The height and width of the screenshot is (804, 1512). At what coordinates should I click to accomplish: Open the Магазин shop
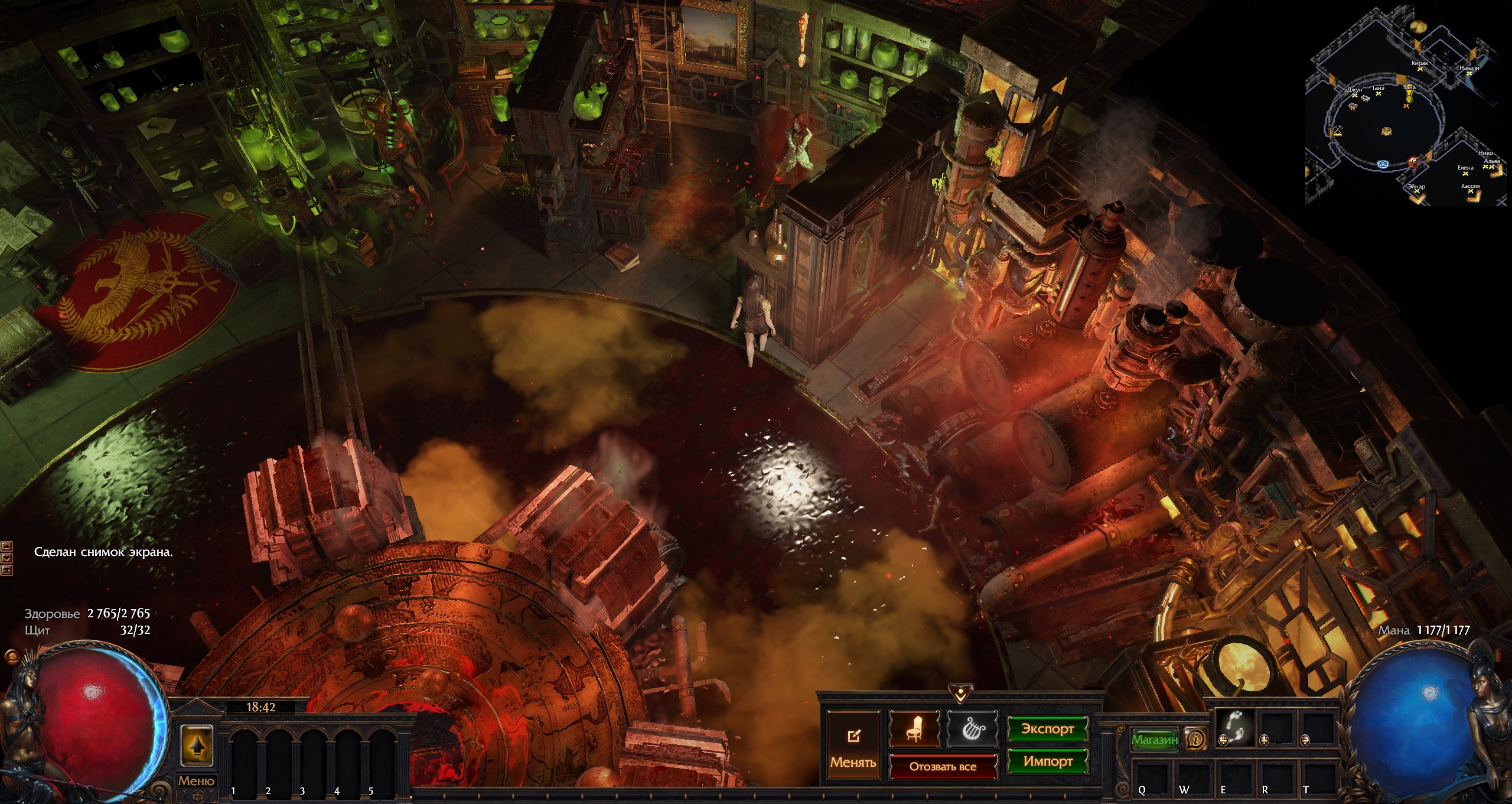1154,739
